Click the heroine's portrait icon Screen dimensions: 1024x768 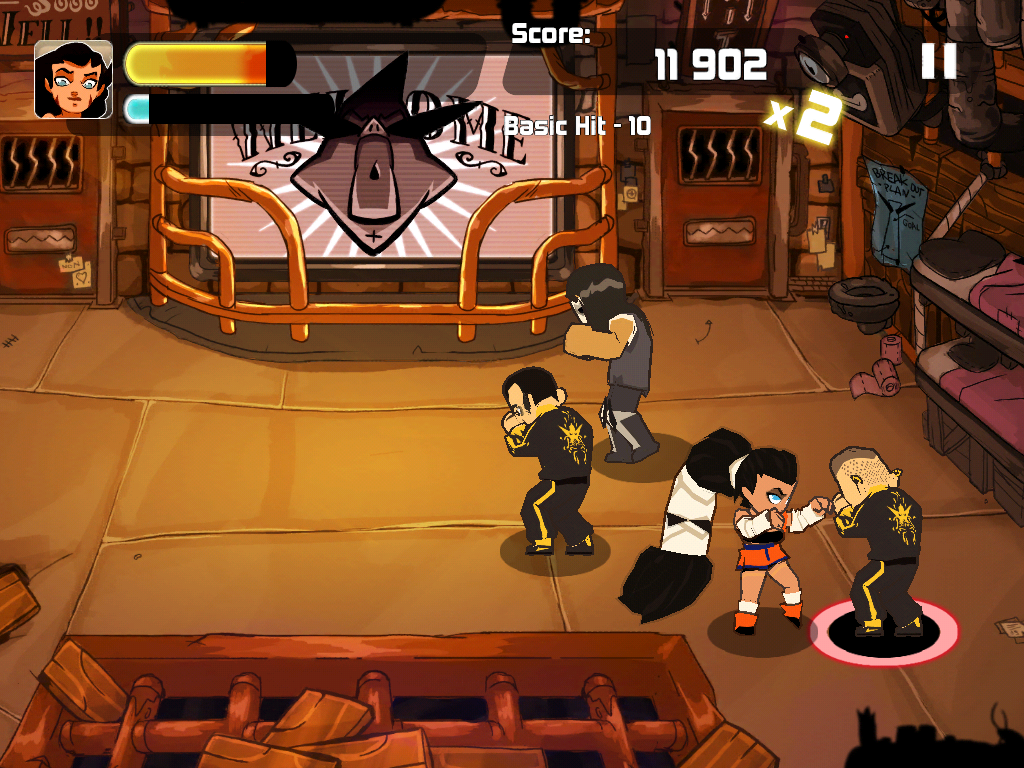[x=73, y=80]
